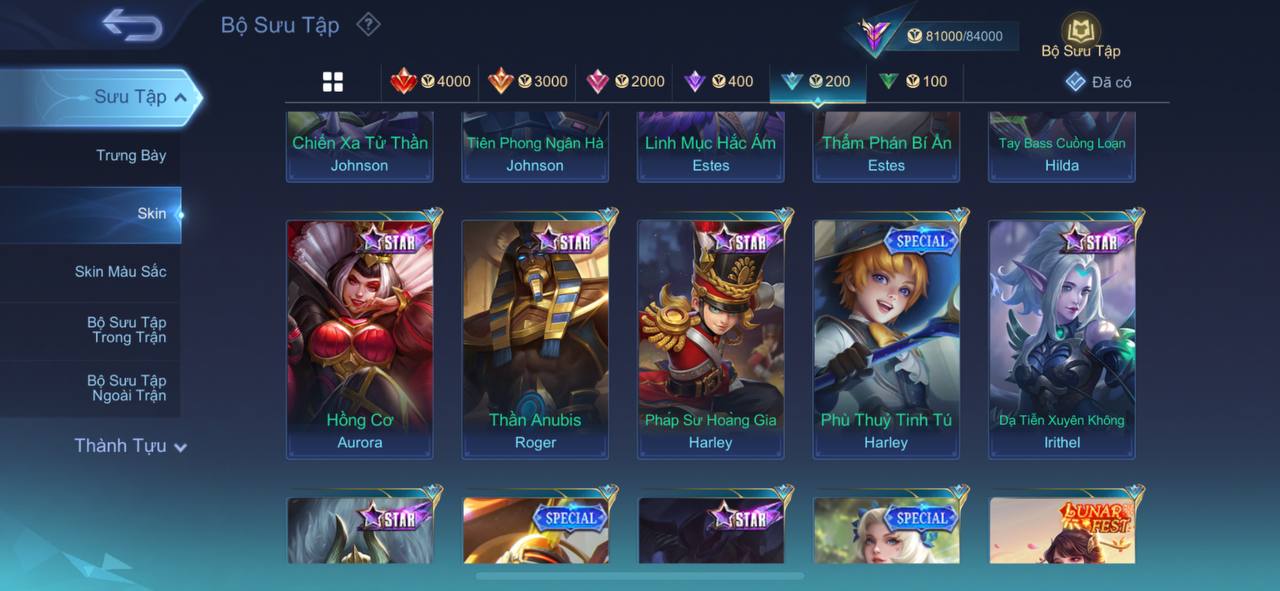This screenshot has width=1280, height=591.
Task: Open Bộ Sưu Tập Trong Trận
Action: [x=126, y=330]
